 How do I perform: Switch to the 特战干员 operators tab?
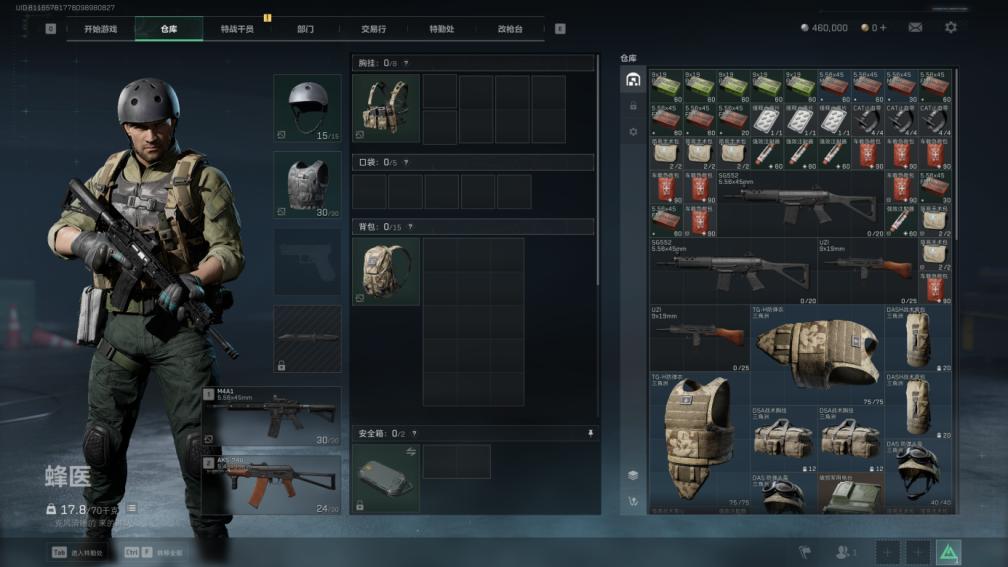237,29
